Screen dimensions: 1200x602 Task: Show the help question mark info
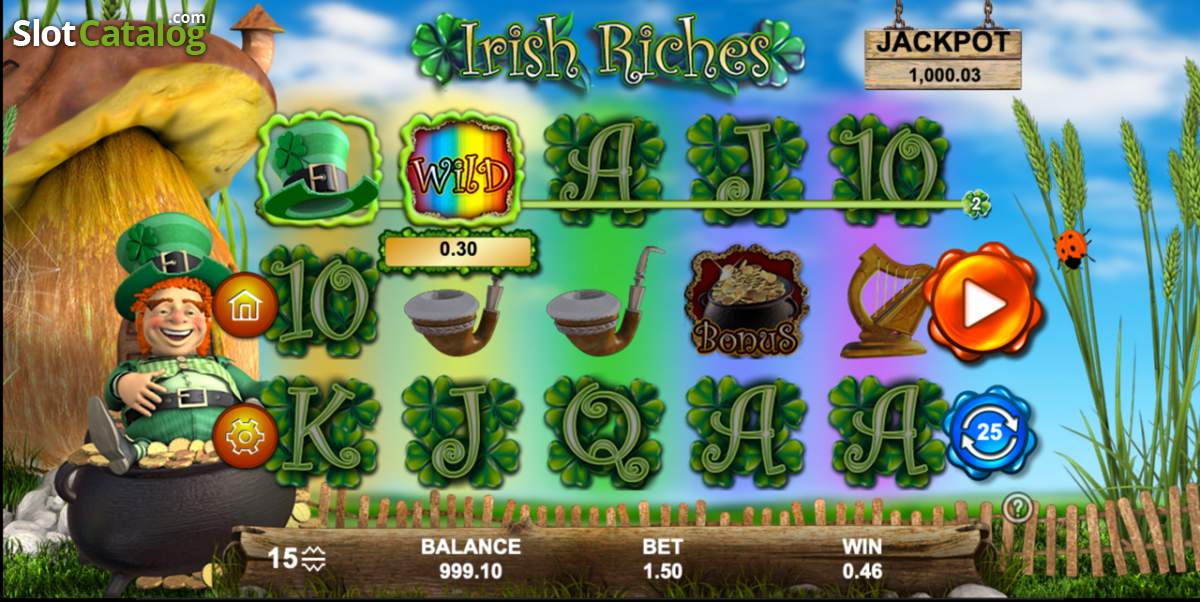coord(1017,508)
